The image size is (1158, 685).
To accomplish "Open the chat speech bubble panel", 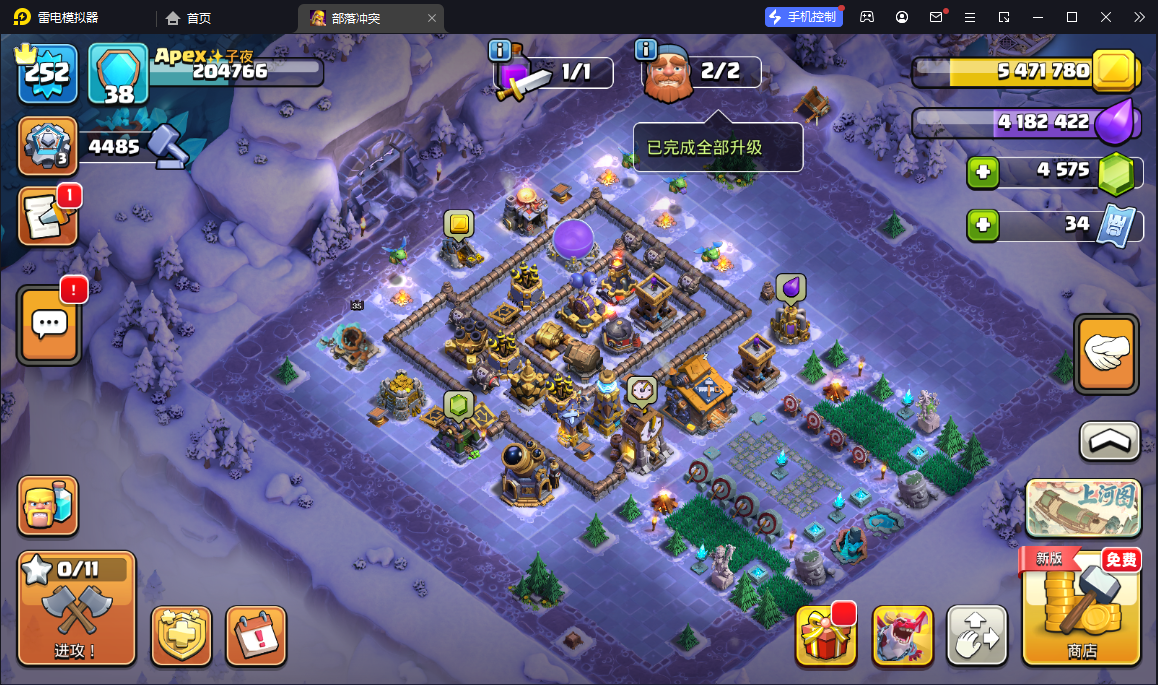I will pos(49,324).
